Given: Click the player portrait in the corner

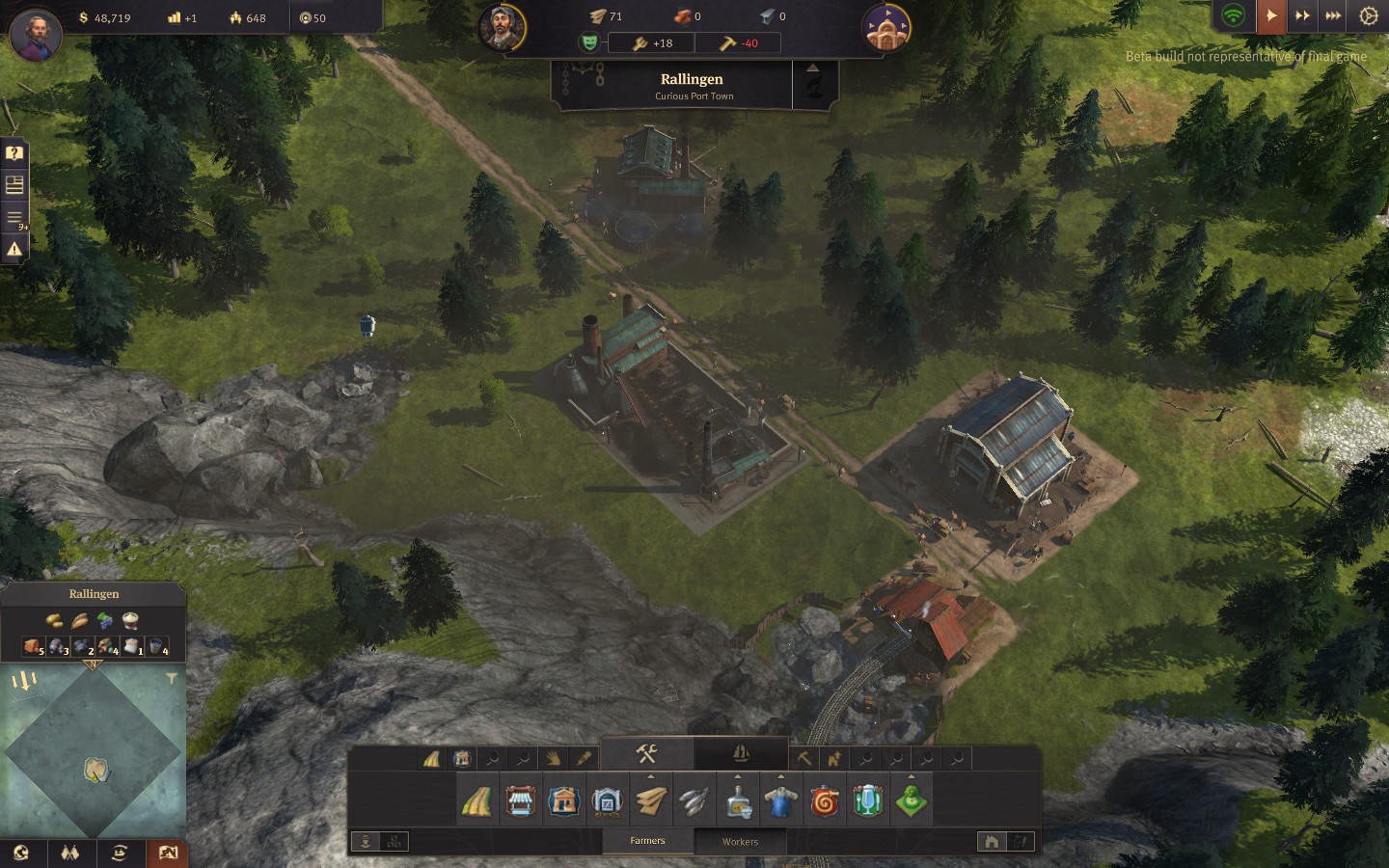Looking at the screenshot, I should [x=36, y=34].
